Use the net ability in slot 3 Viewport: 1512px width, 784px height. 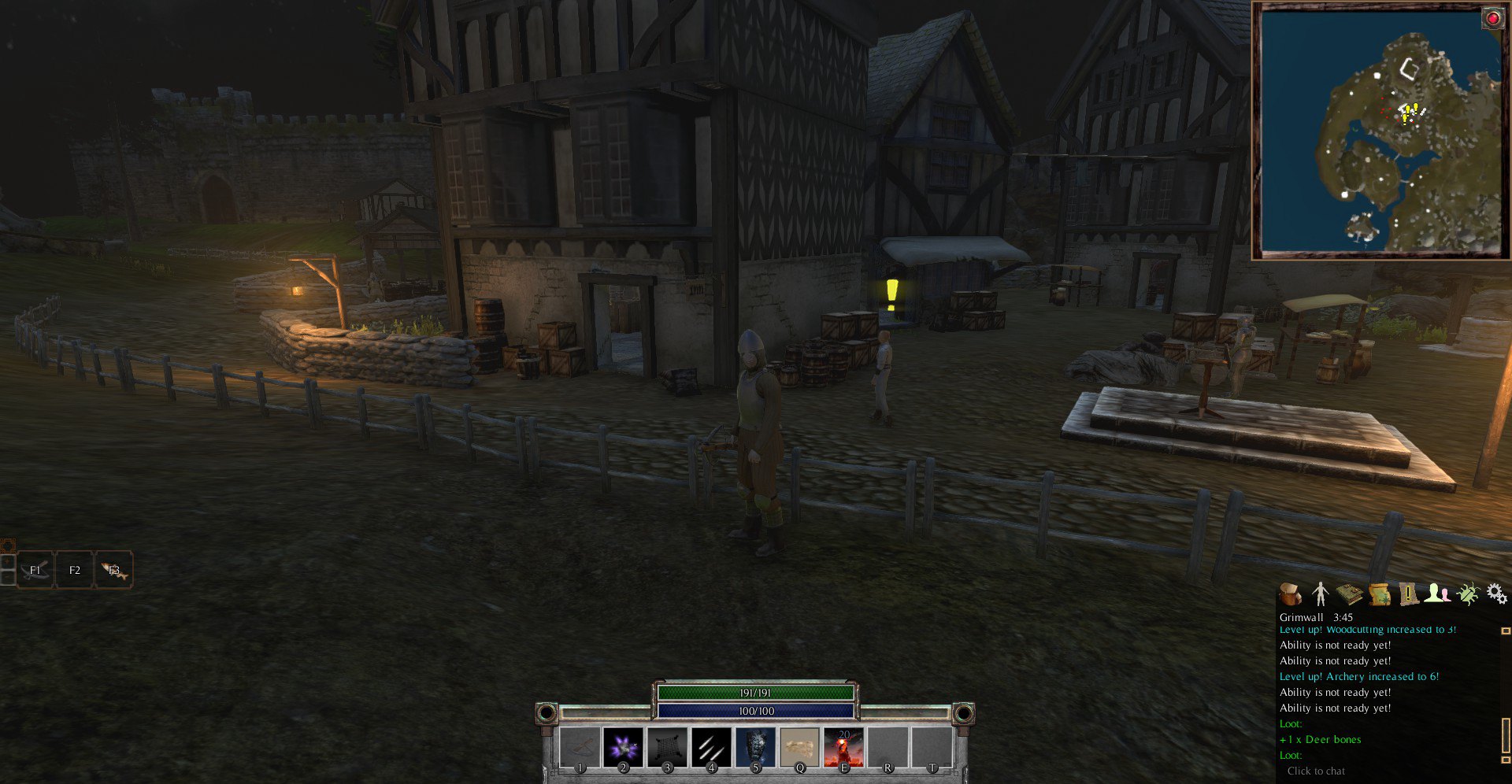coord(667,746)
